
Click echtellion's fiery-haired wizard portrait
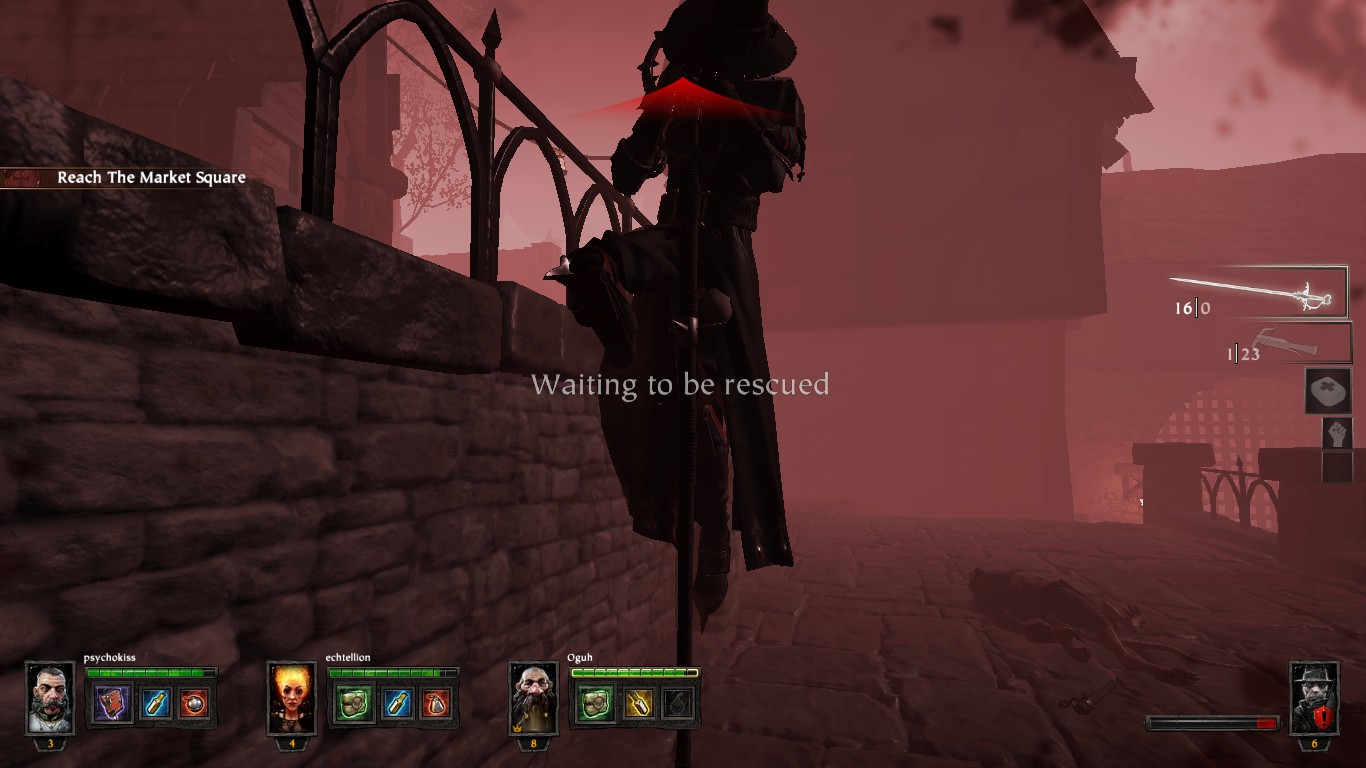[x=292, y=698]
